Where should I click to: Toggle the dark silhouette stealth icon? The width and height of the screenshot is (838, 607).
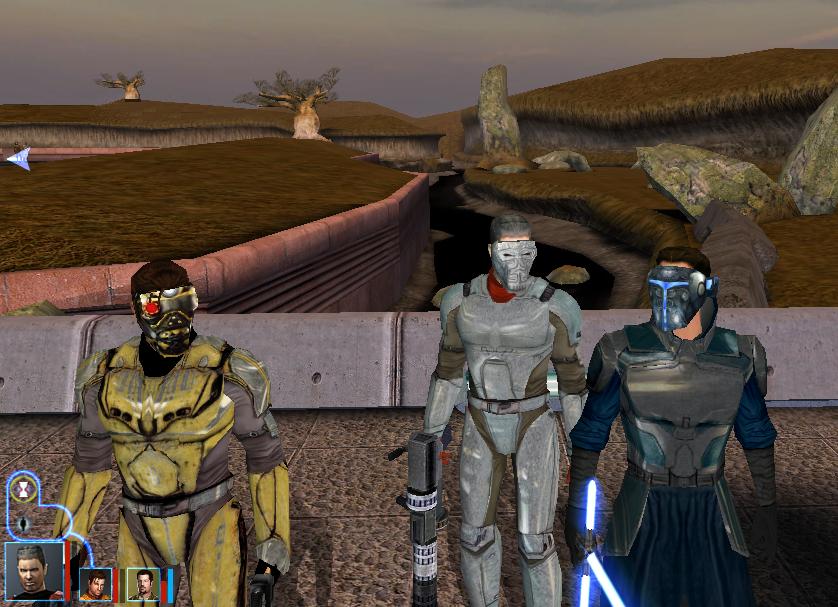(x=24, y=523)
